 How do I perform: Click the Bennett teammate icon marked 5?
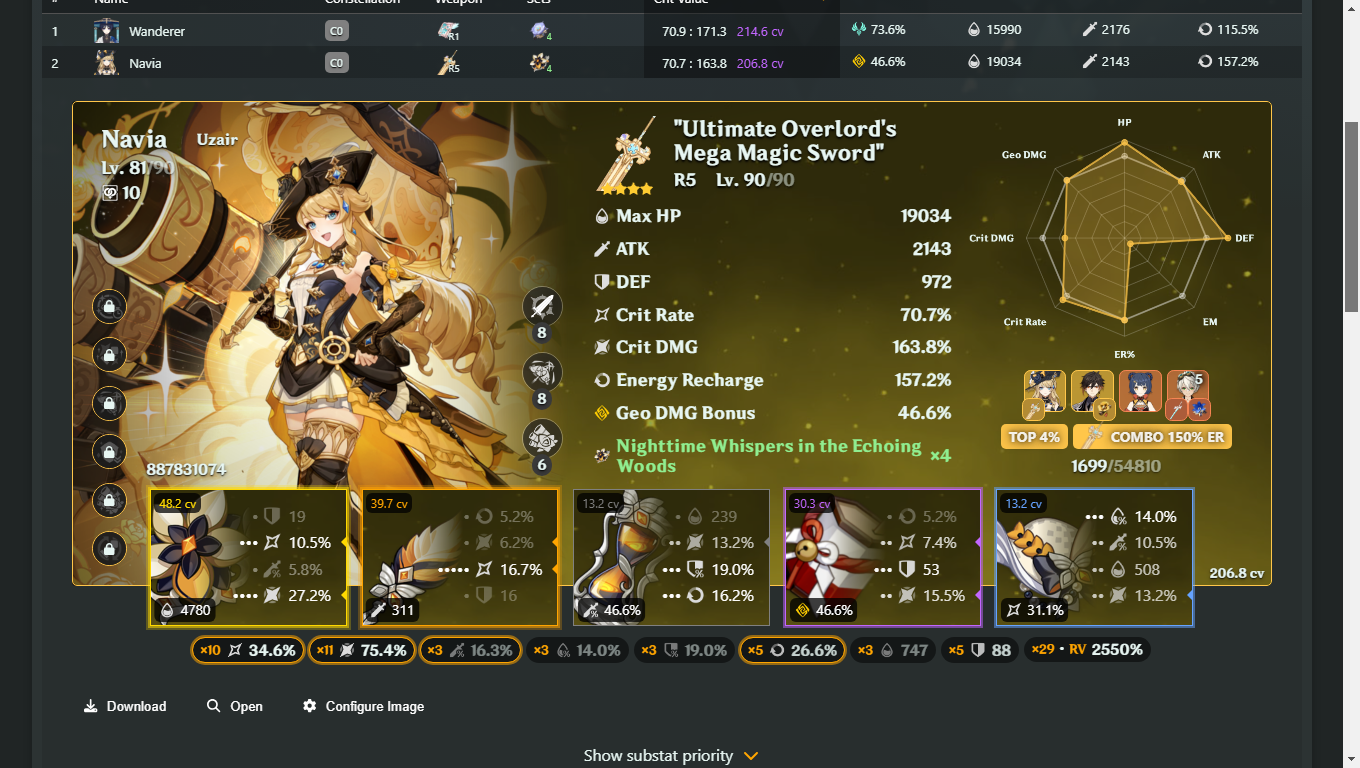[x=1188, y=392]
